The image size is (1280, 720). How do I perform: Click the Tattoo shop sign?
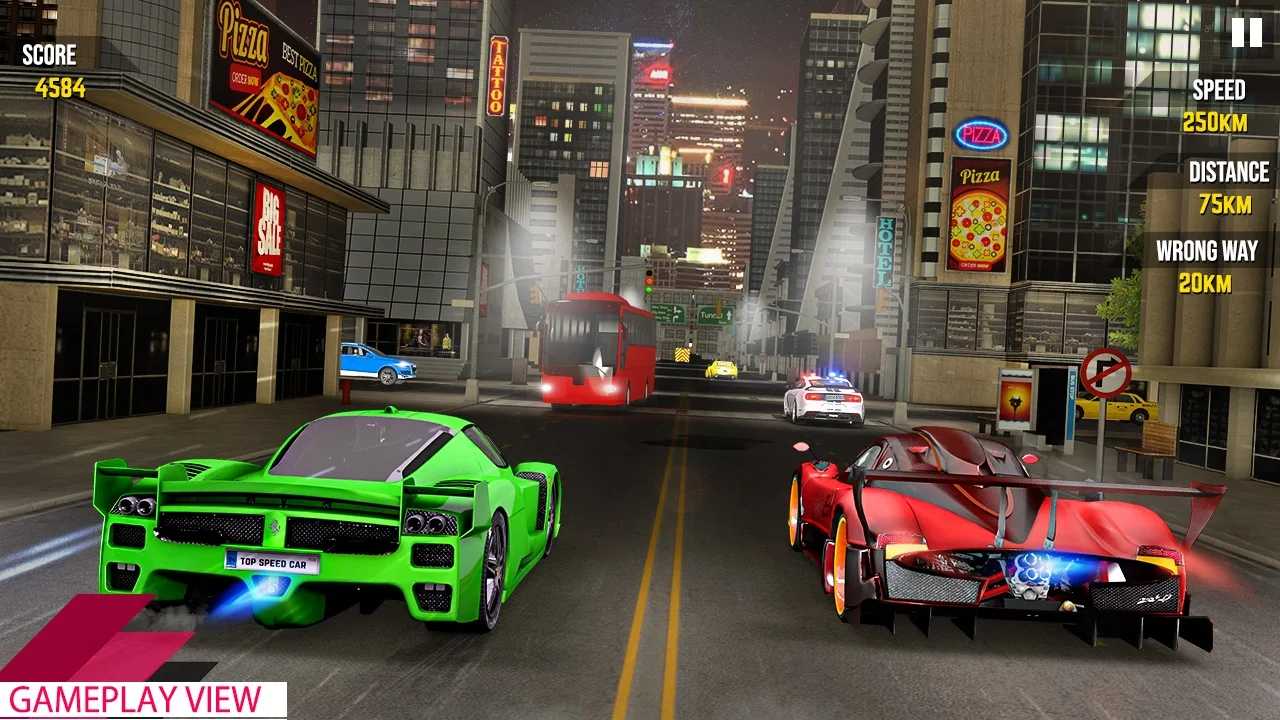pyautogui.click(x=497, y=75)
